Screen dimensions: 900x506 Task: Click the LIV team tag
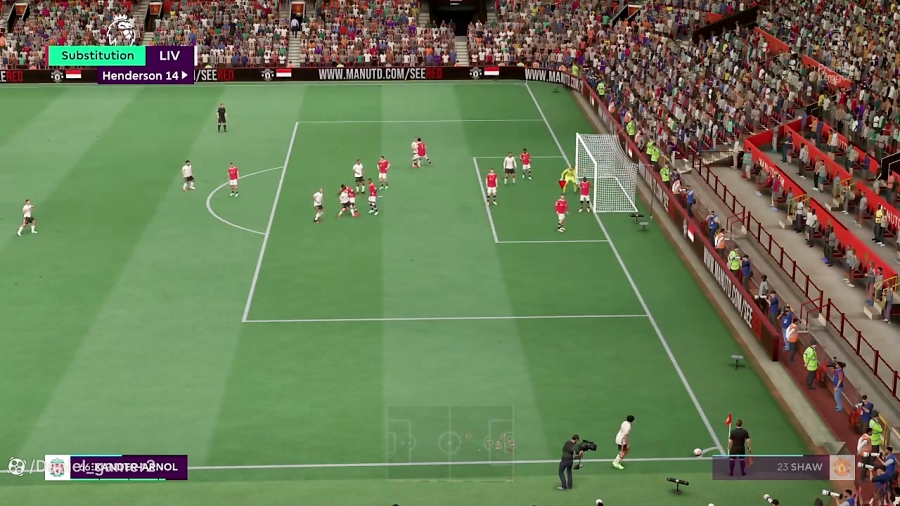coord(169,56)
